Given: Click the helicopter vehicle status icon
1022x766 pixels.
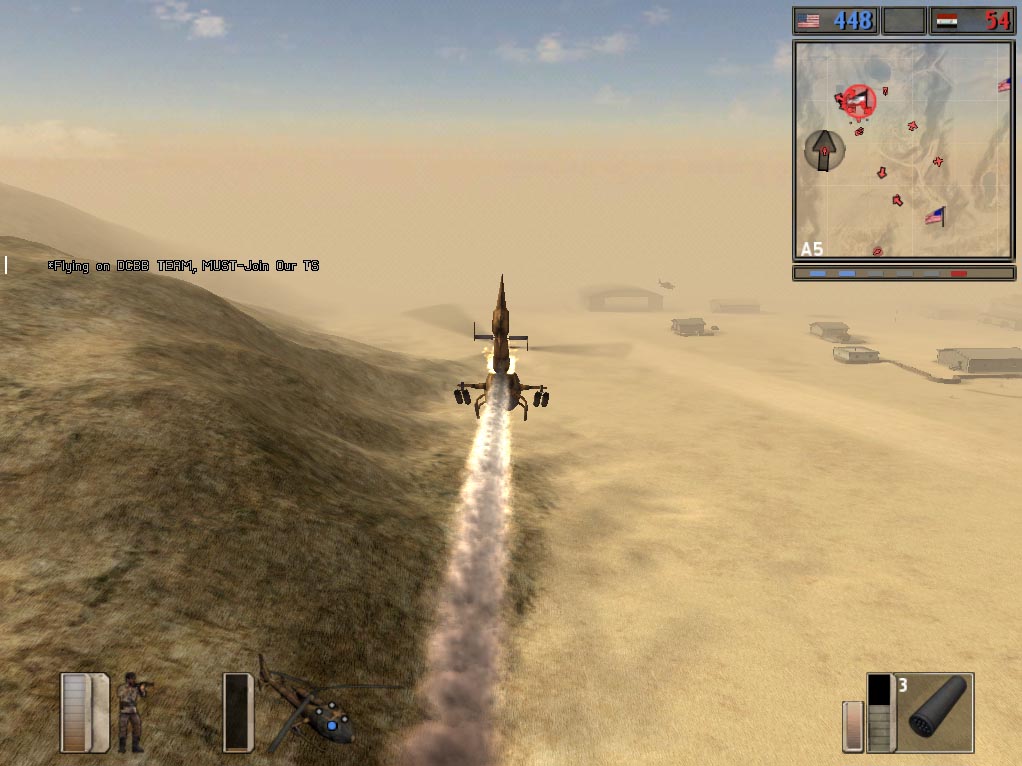Looking at the screenshot, I should [308, 707].
